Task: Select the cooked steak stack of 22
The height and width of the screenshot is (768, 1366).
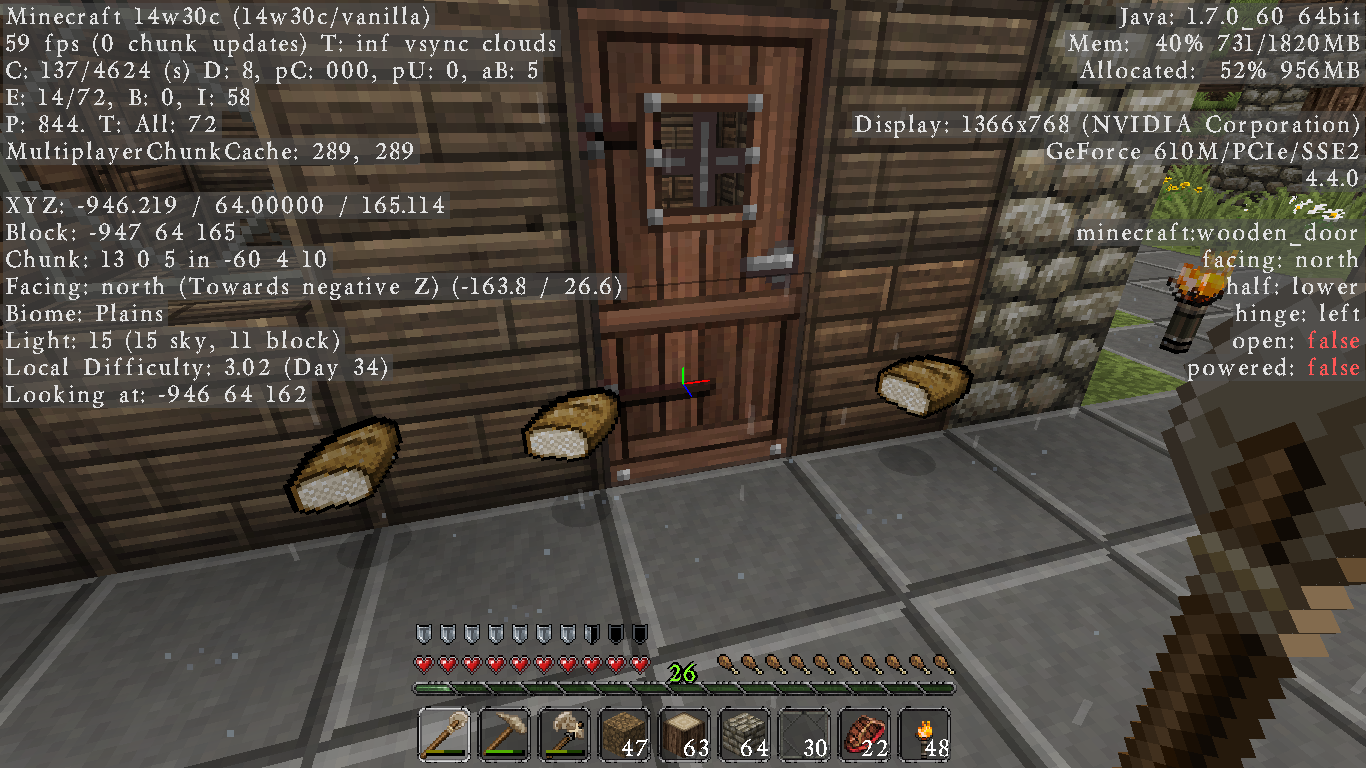Action: coord(864,733)
